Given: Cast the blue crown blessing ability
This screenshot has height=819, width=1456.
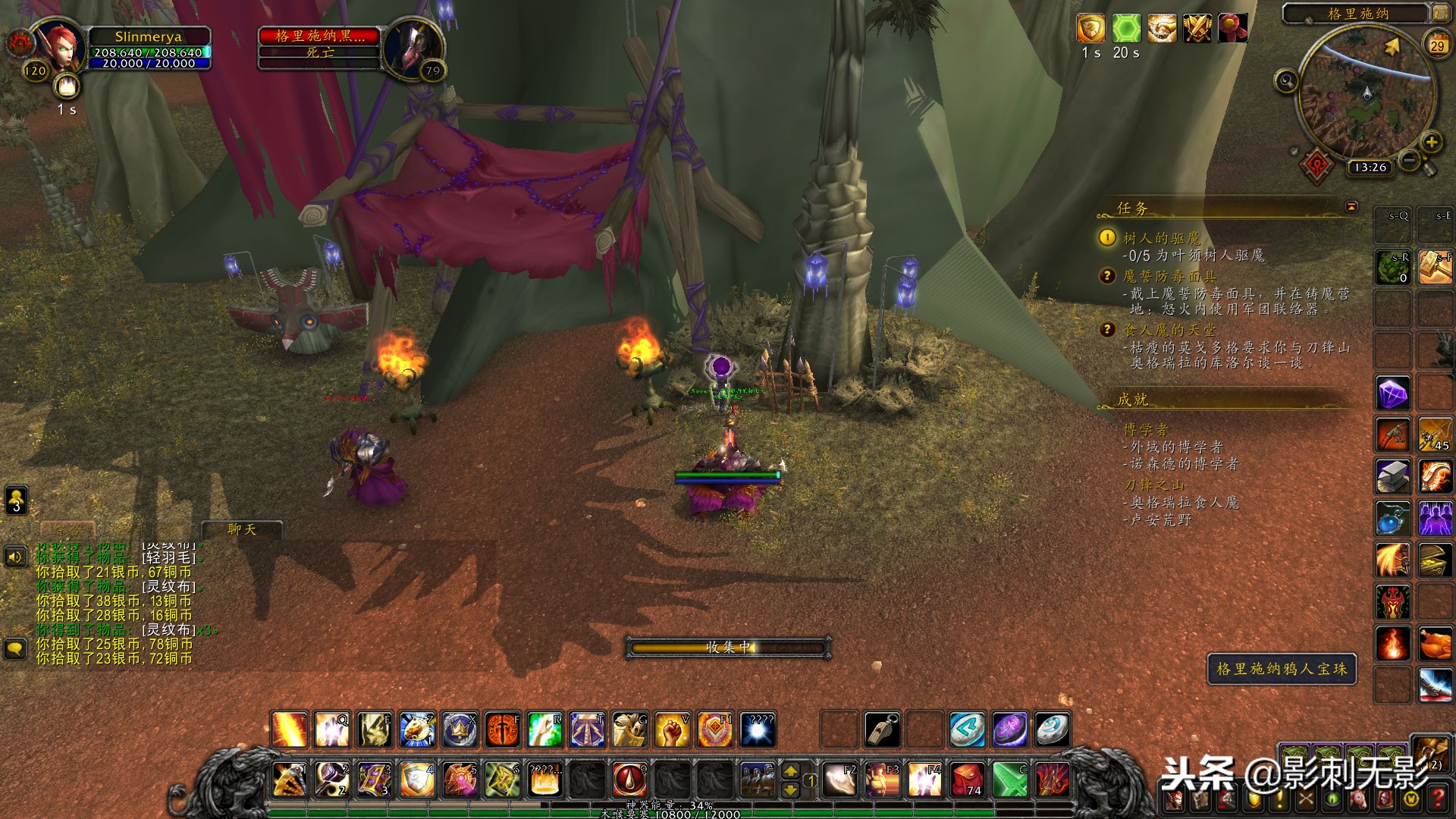Looking at the screenshot, I should coord(460,730).
